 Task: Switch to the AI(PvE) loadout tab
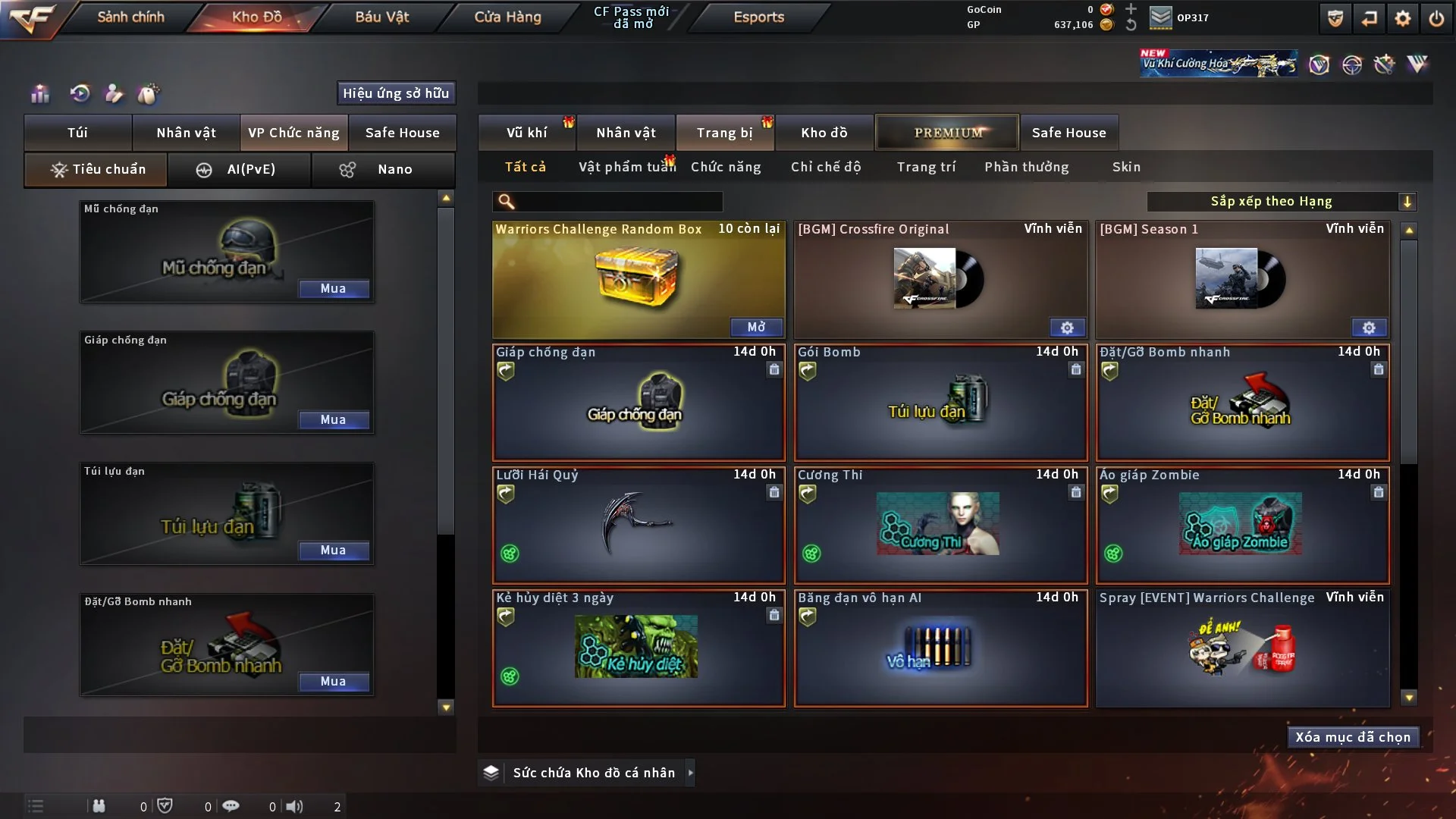click(239, 170)
